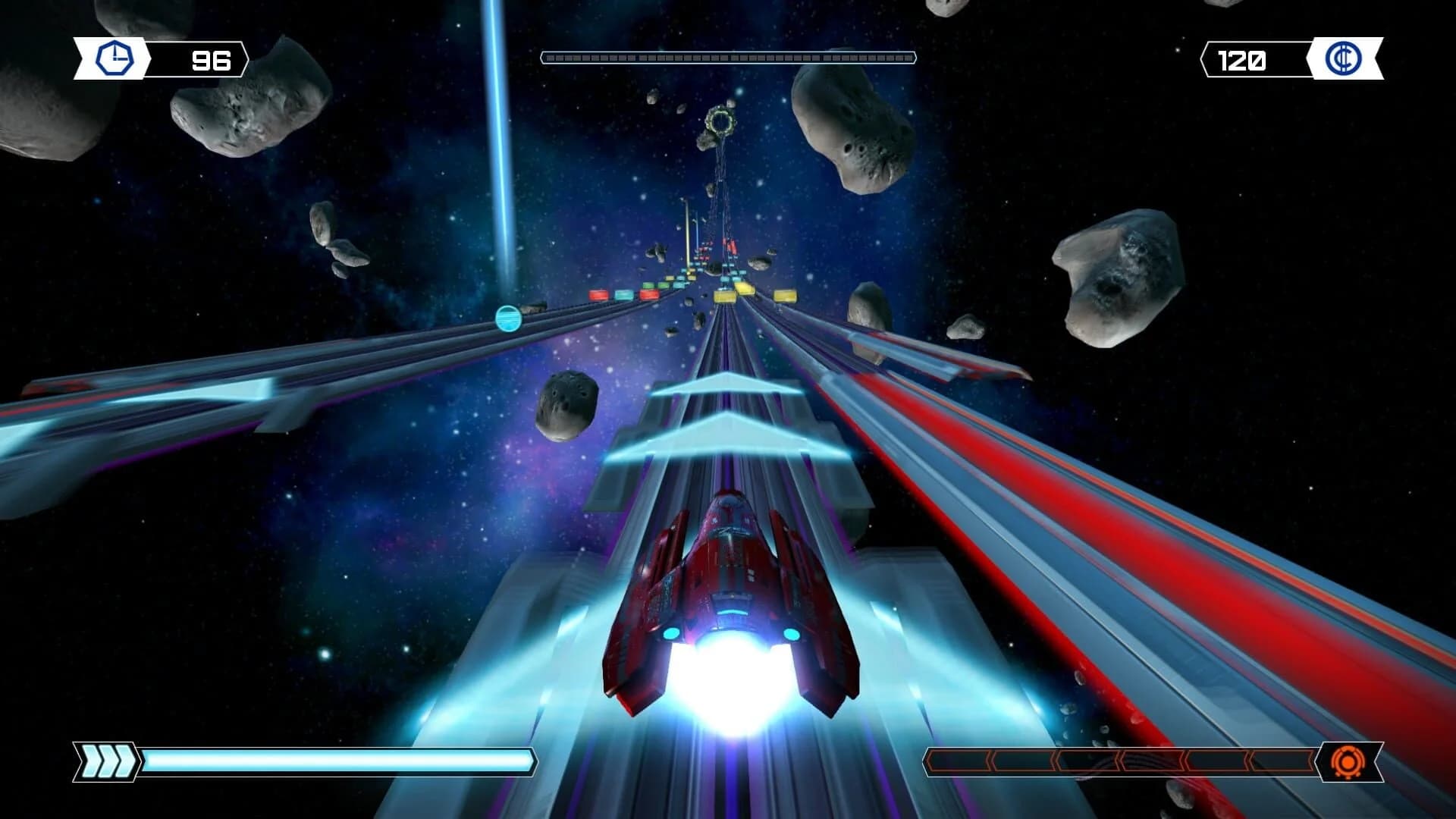Click the red pad on the left track
Viewport: 1456px width, 819px height.
click(599, 294)
